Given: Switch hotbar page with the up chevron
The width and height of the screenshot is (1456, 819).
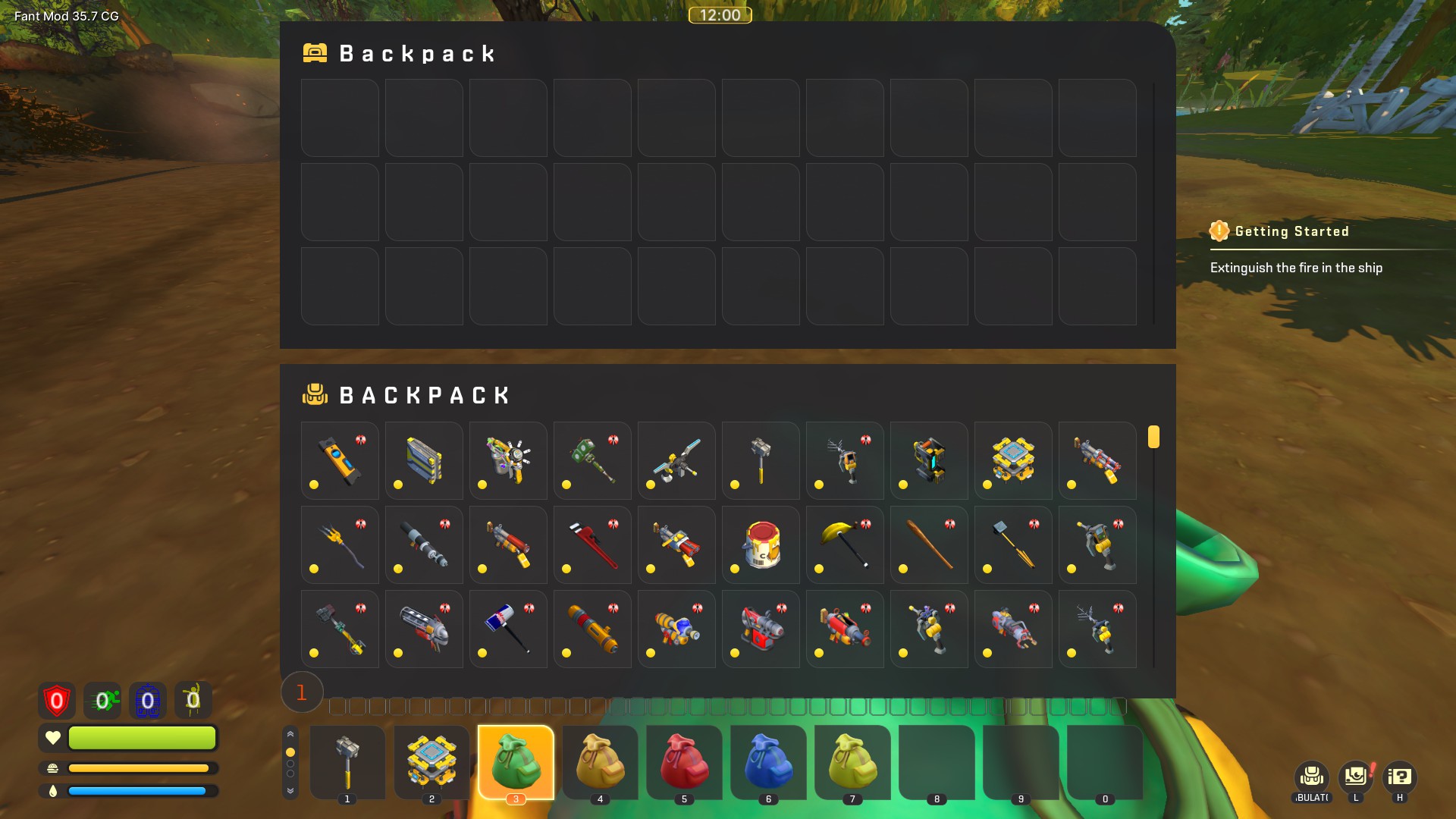Looking at the screenshot, I should pos(290,734).
